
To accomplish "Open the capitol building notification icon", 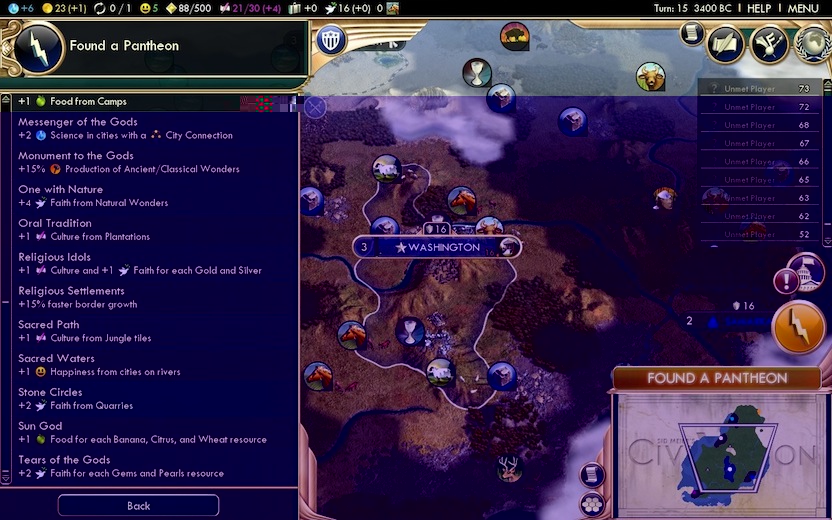I will tap(806, 272).
